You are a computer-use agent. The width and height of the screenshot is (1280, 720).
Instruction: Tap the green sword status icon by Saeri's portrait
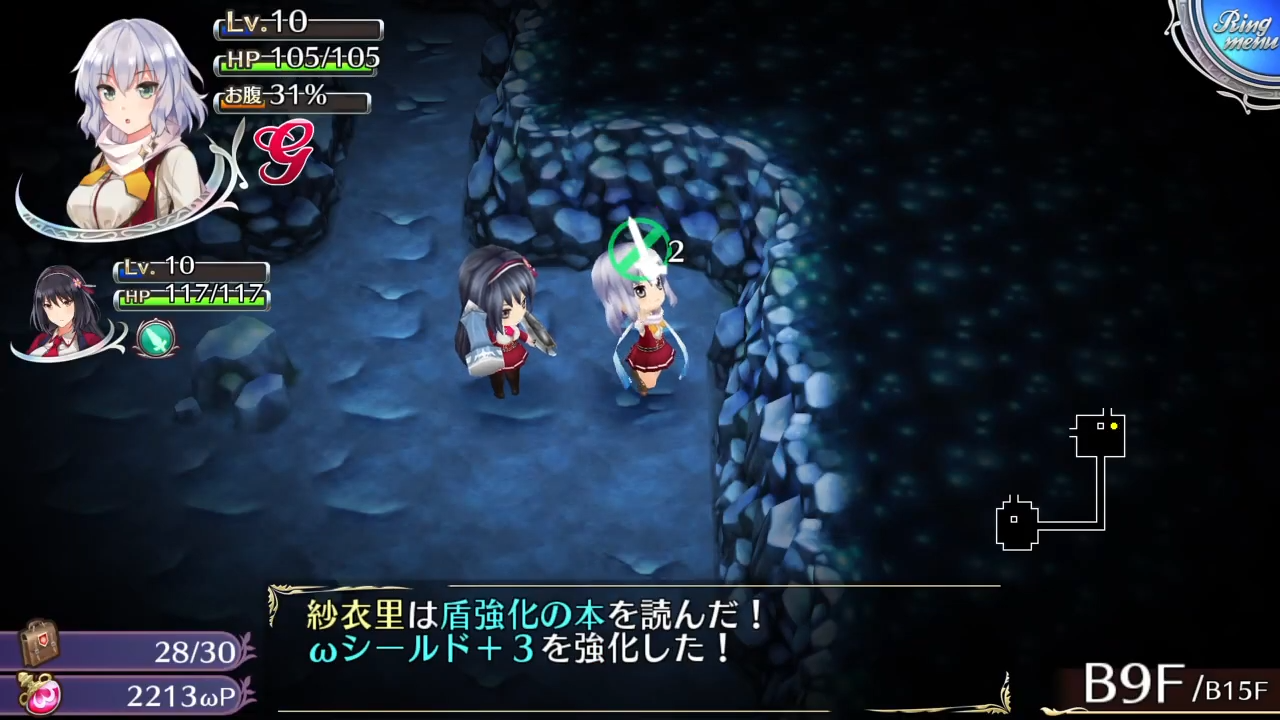155,338
